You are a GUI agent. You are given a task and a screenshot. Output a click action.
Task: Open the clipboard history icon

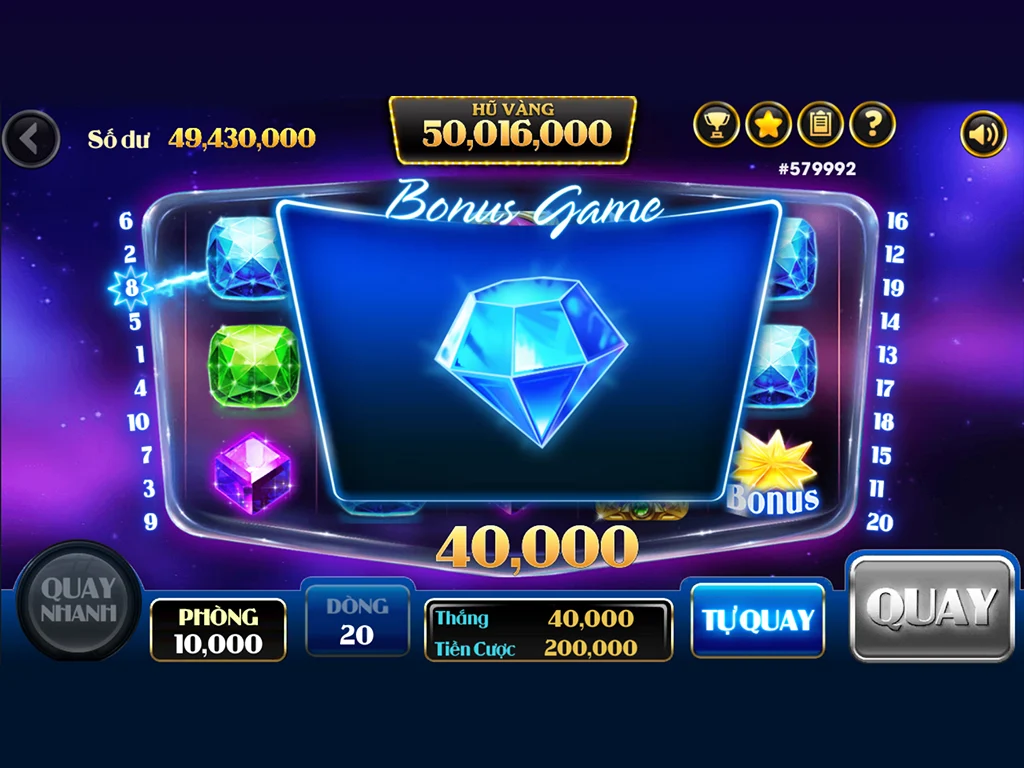[x=820, y=125]
